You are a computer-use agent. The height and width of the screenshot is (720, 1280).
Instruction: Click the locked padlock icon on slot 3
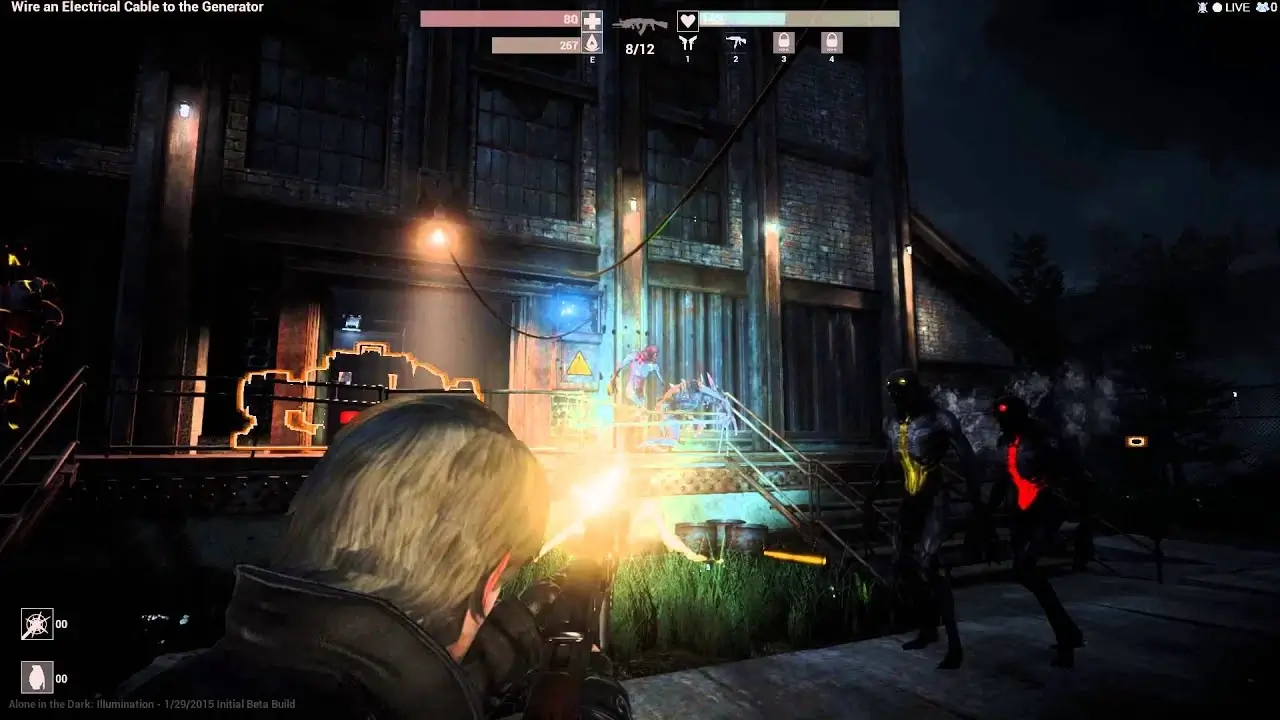(783, 42)
